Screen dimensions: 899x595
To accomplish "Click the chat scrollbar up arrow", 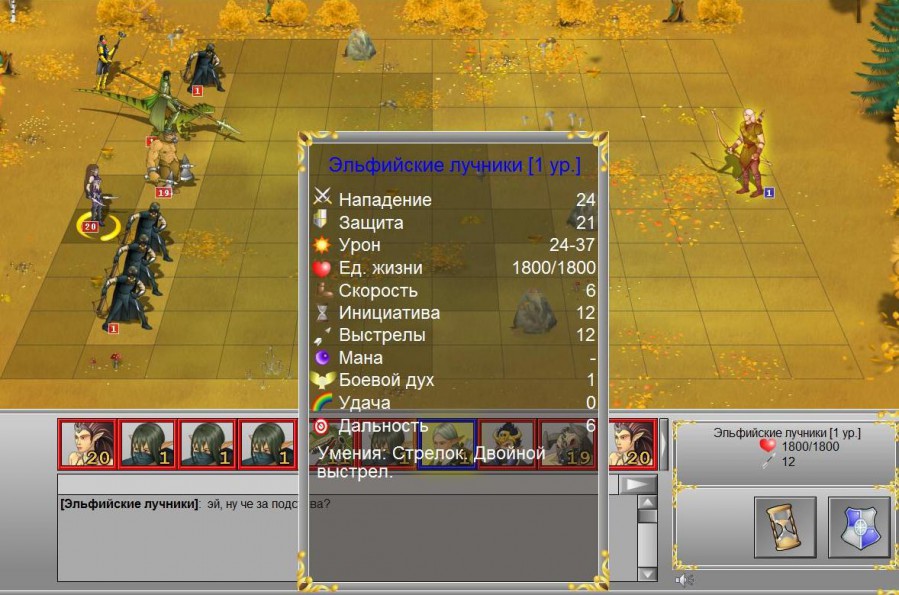I will click(x=647, y=501).
